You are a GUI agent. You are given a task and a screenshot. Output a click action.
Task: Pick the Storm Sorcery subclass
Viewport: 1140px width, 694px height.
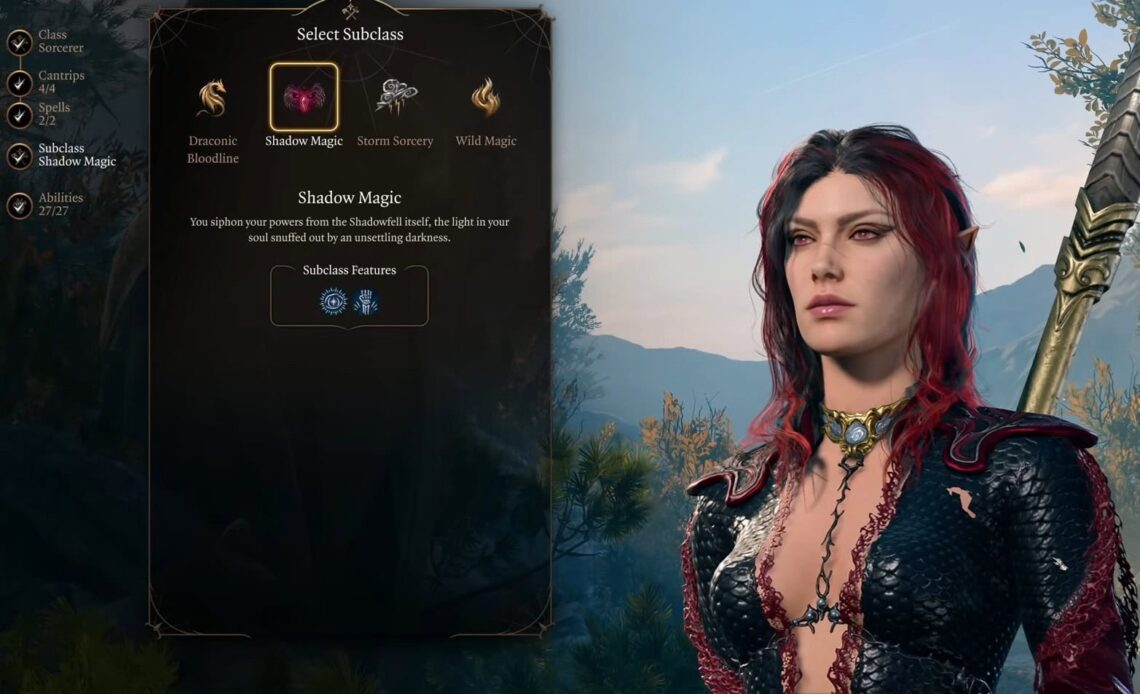tap(395, 97)
